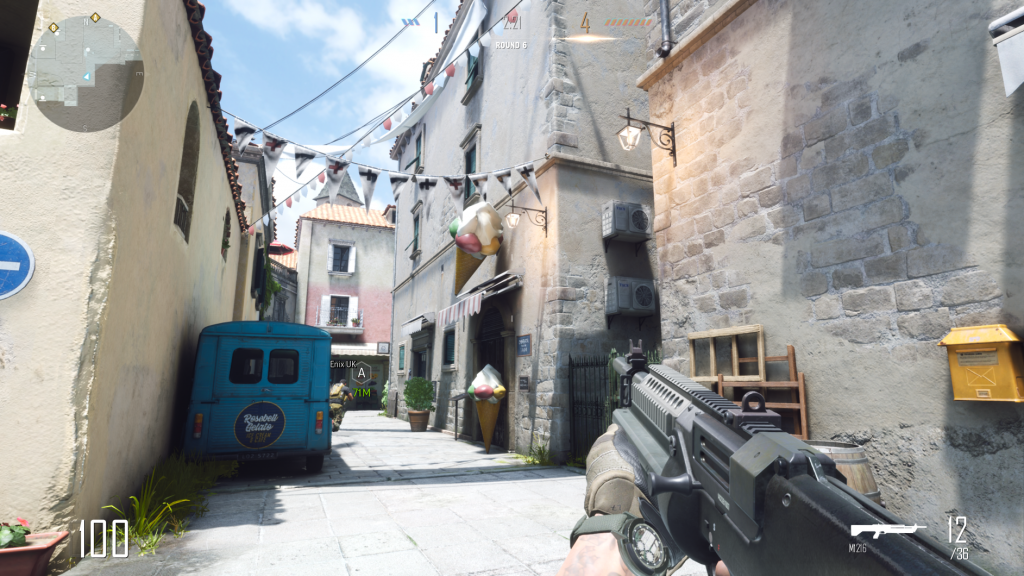Screen dimensions: 1024x576
Task: Click the circular minimap
Action: click(x=85, y=74)
